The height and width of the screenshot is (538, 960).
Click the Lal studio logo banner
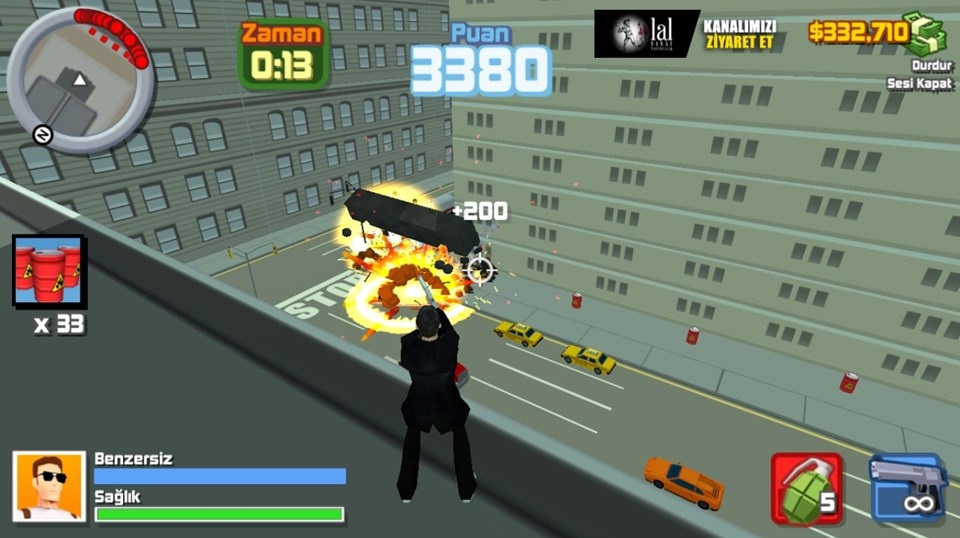[x=646, y=33]
